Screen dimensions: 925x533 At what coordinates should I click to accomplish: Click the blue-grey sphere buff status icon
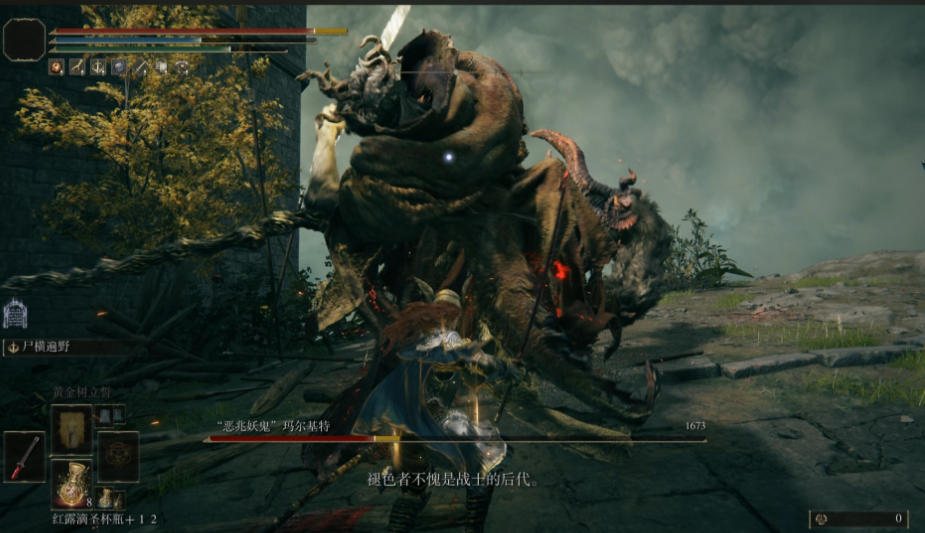coord(119,67)
